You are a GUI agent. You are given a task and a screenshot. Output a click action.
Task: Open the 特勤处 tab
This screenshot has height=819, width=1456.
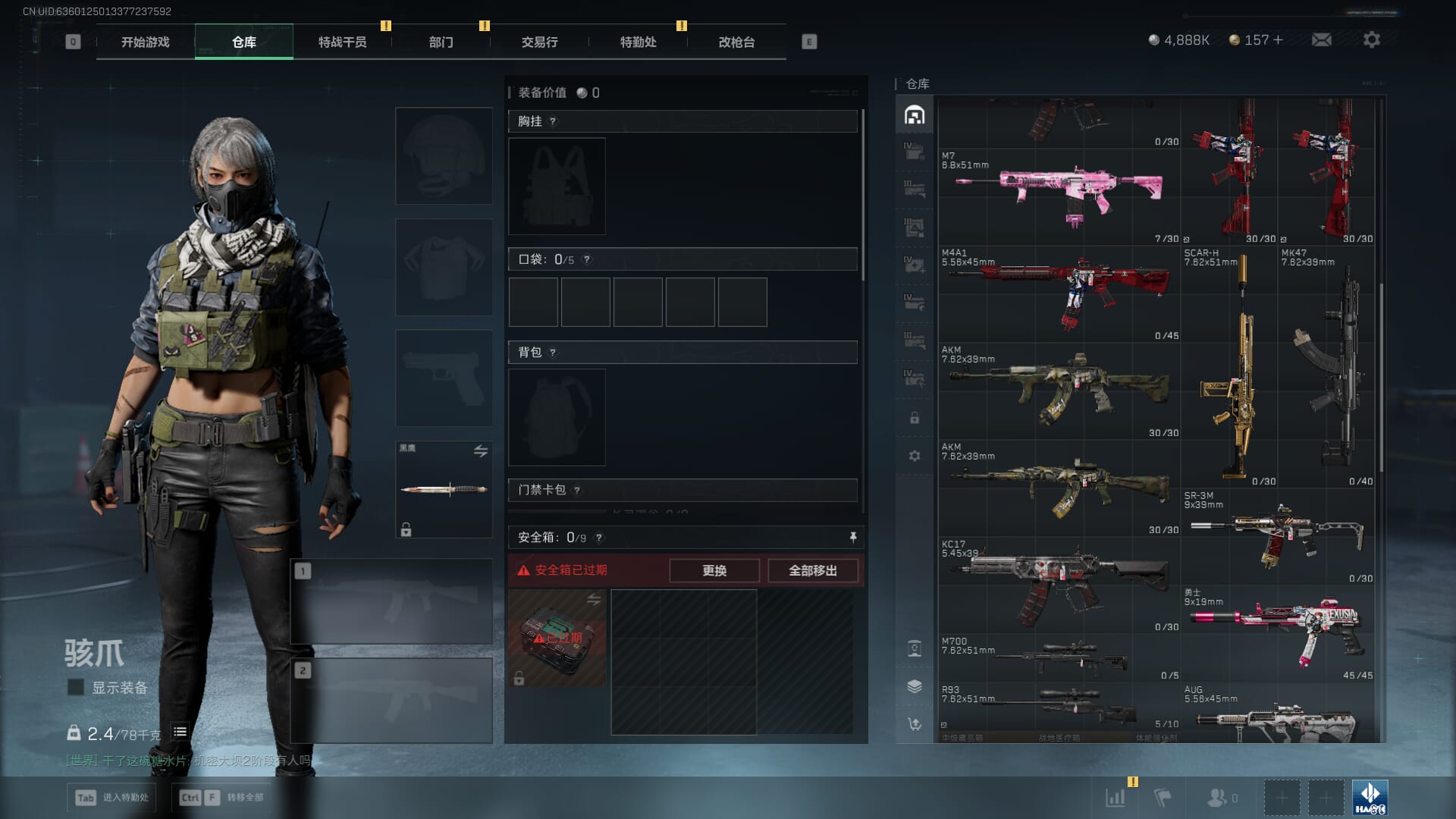638,42
